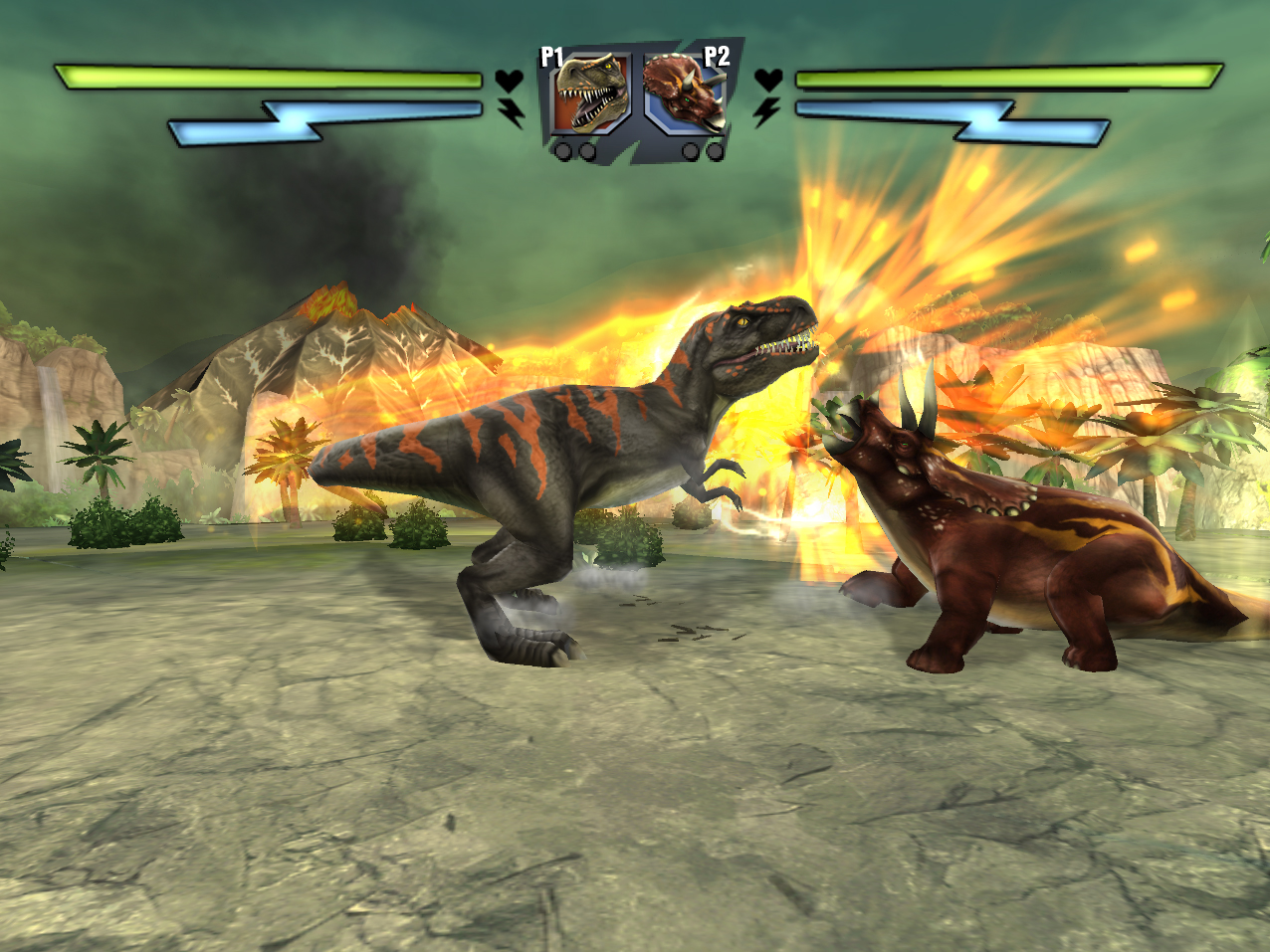Select the P1 T-Rex portrait

pyautogui.click(x=591, y=94)
